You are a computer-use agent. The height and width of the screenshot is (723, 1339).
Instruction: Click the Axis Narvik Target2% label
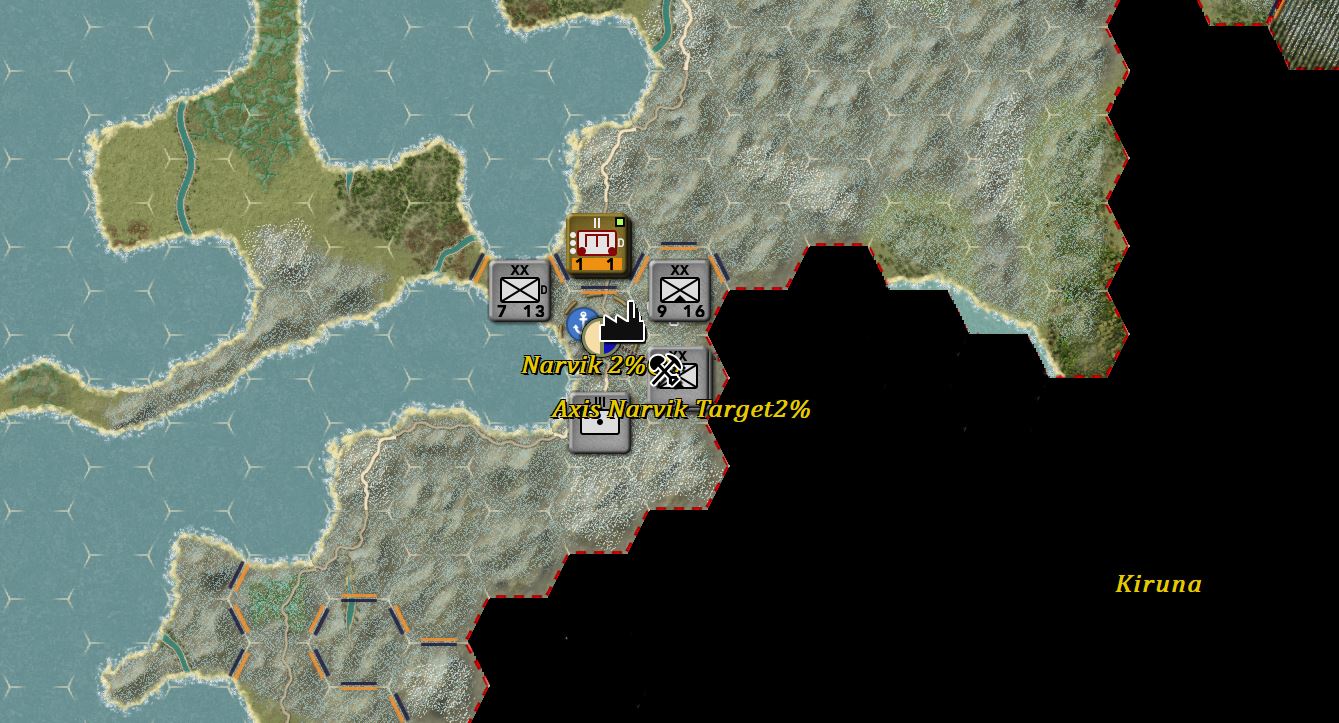pyautogui.click(x=682, y=409)
